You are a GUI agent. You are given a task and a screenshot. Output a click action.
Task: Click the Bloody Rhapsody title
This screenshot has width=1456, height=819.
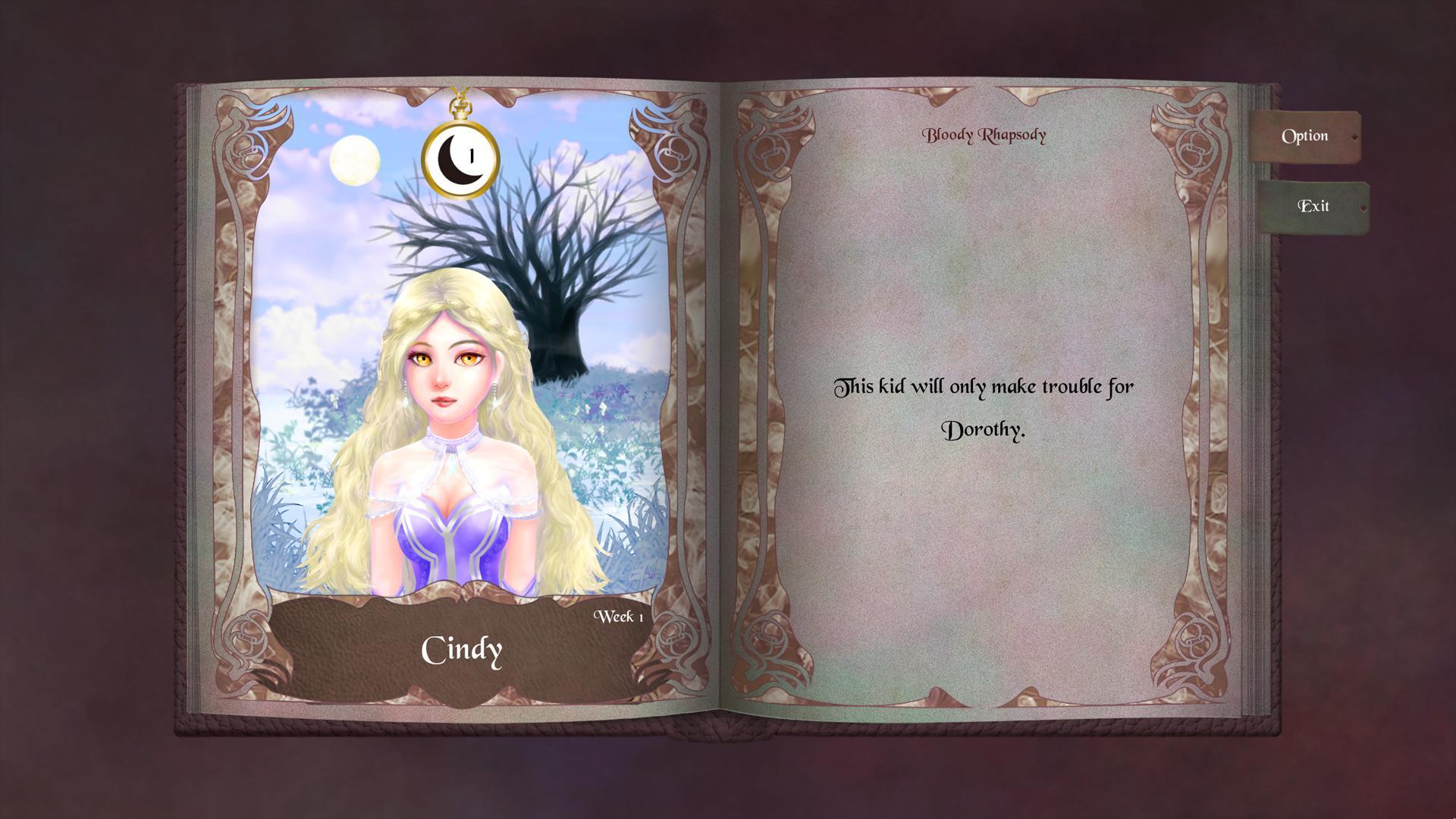(984, 134)
